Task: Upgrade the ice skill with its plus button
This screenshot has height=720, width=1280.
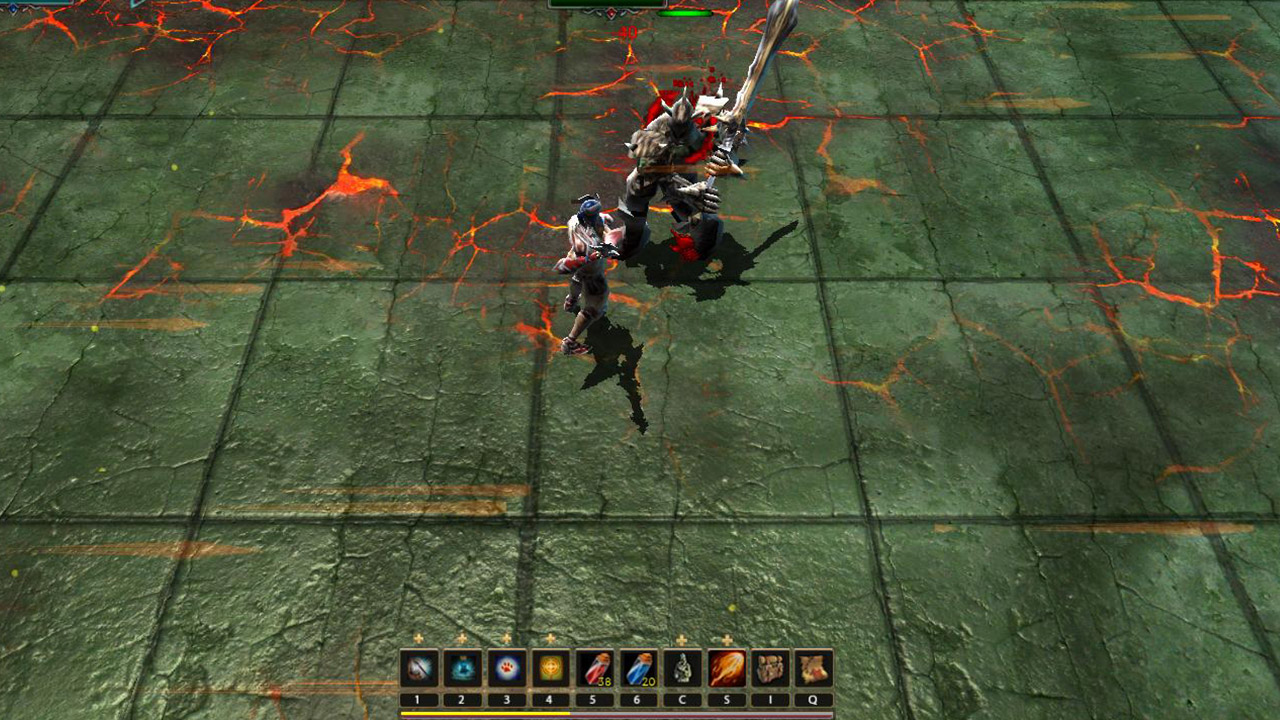Action: 460,639
